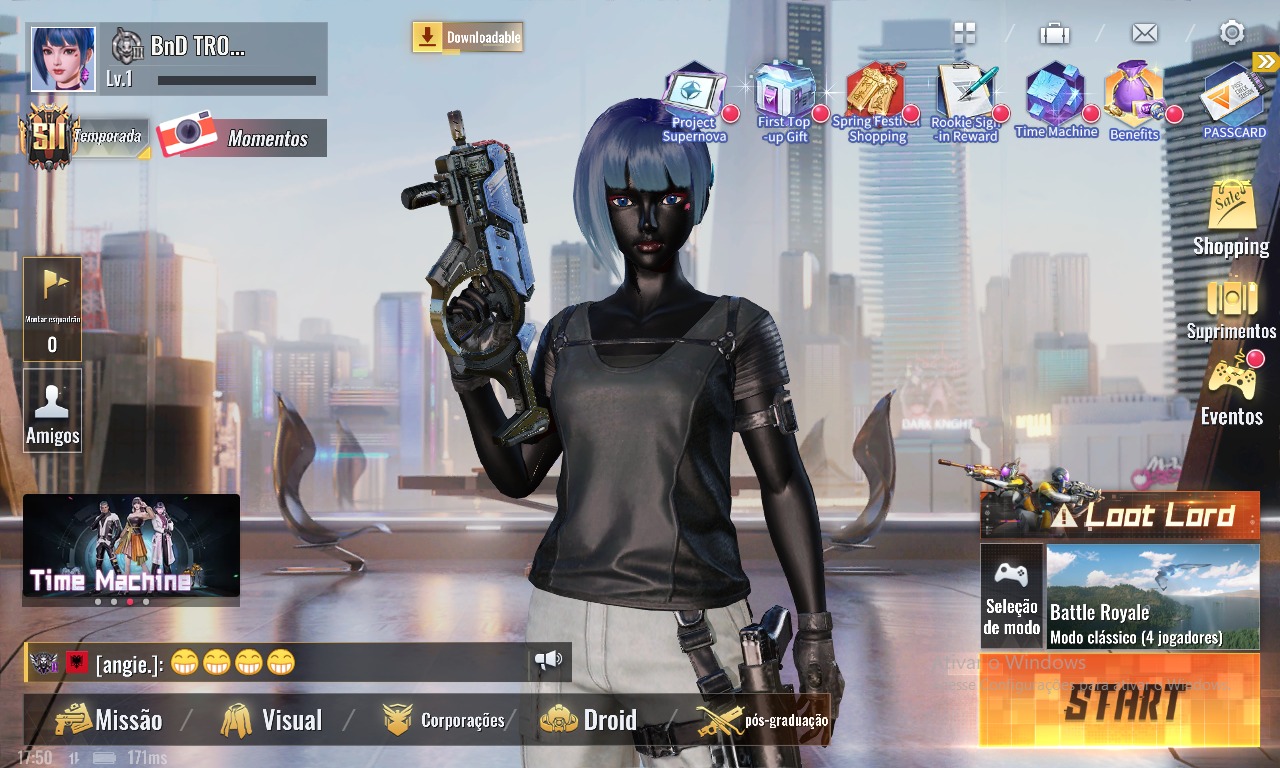Open Suprimentos supplies

[1231, 309]
